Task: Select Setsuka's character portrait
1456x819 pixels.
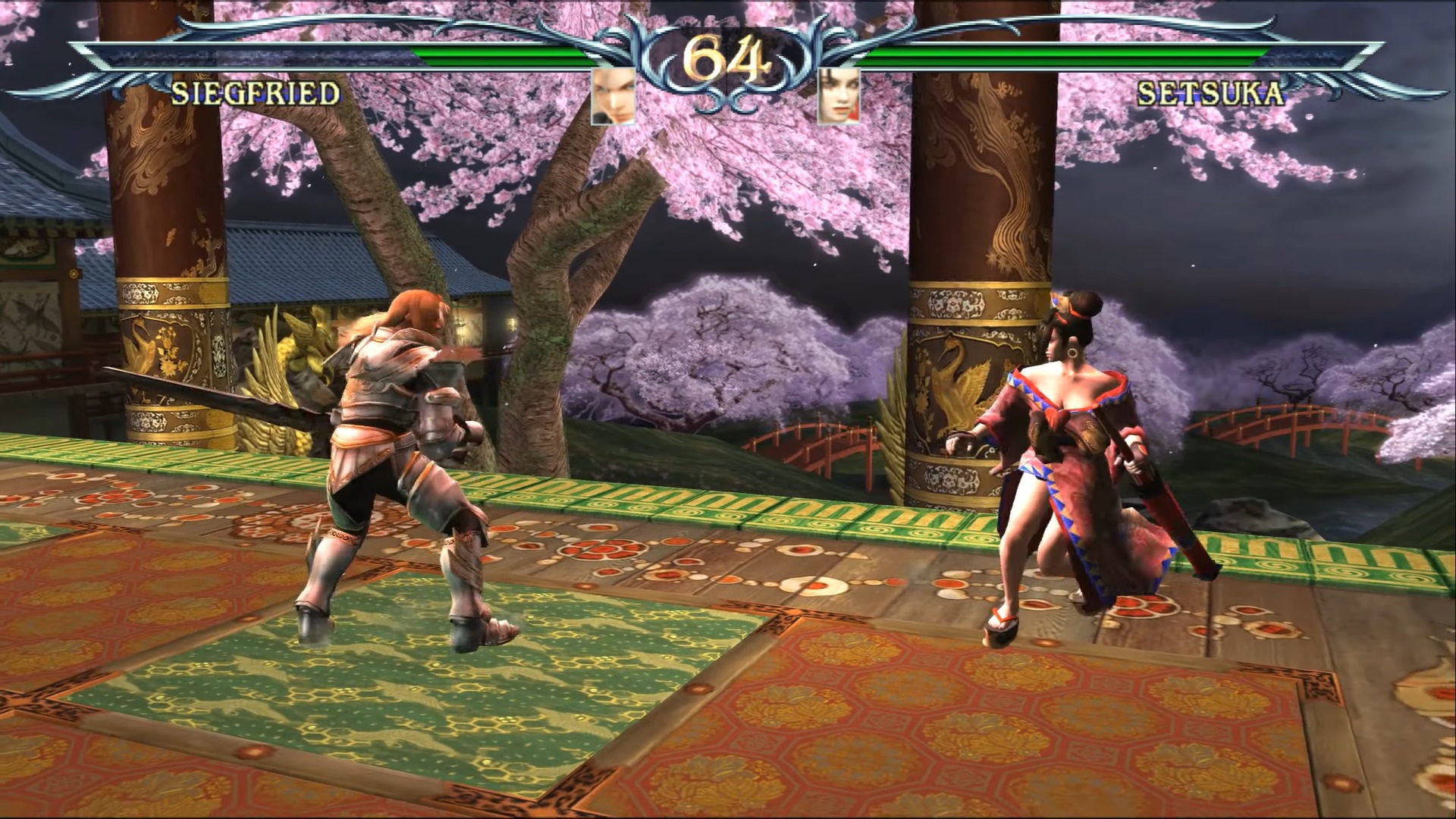Action: [839, 96]
